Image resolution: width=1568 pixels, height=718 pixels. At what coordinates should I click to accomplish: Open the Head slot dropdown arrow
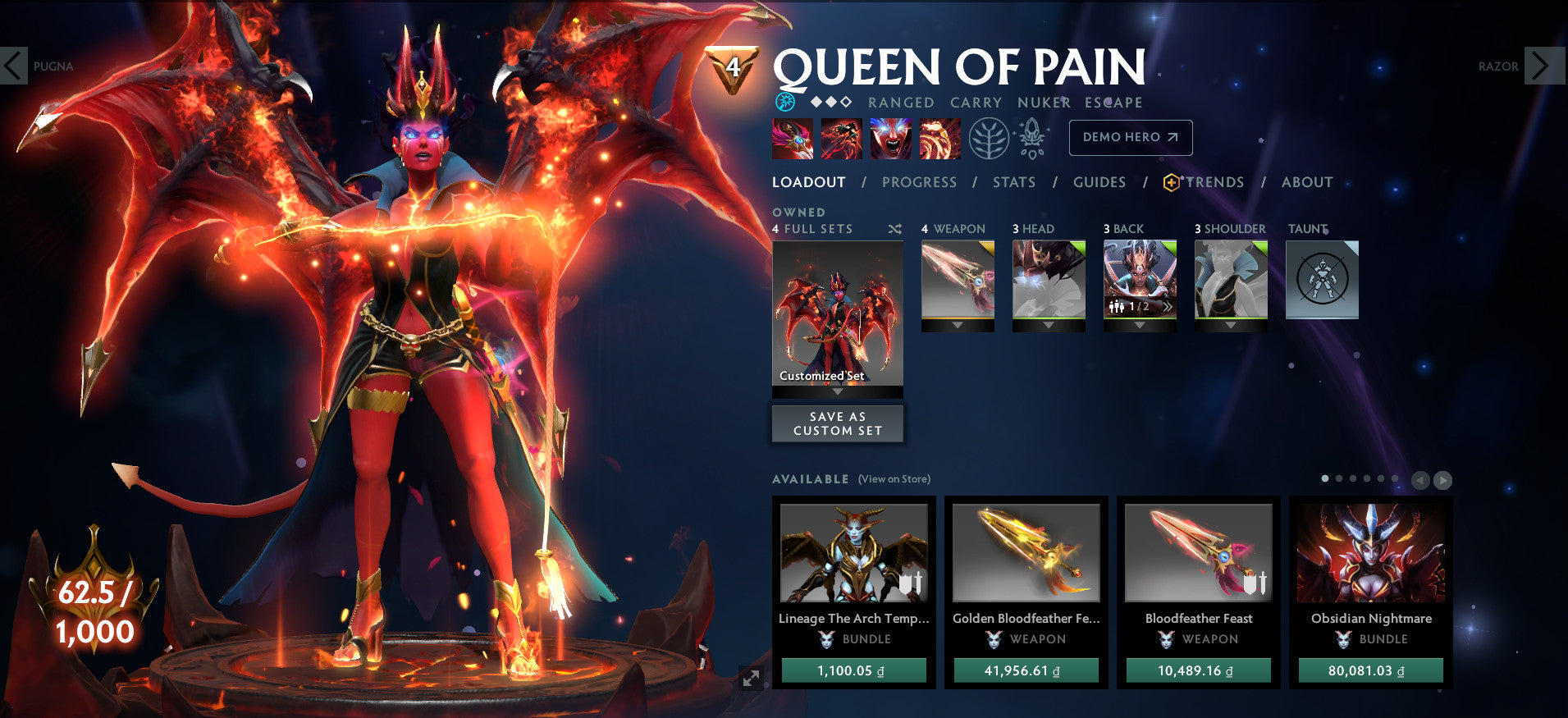(1048, 324)
